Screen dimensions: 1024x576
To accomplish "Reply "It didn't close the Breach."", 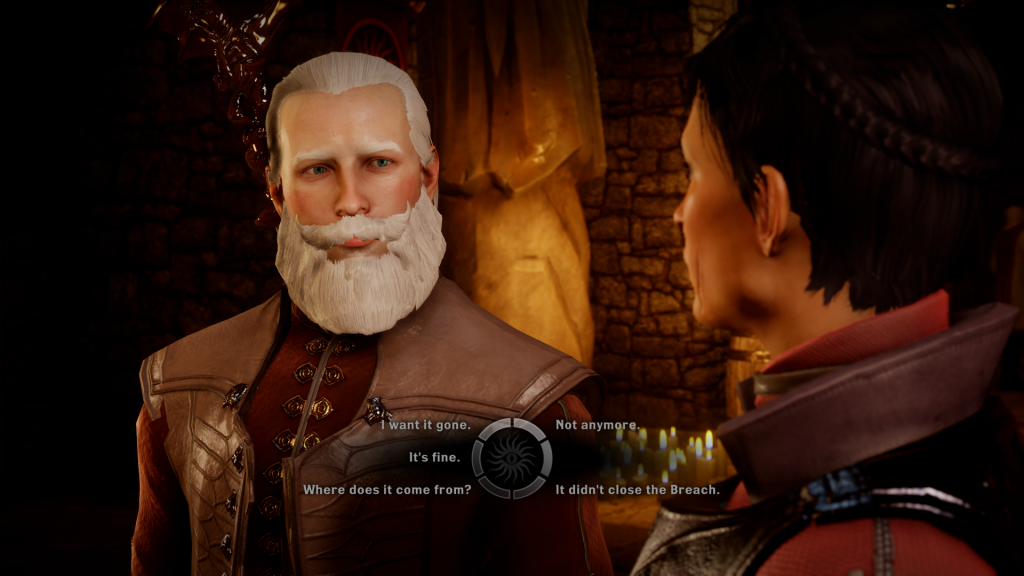I will [x=637, y=490].
